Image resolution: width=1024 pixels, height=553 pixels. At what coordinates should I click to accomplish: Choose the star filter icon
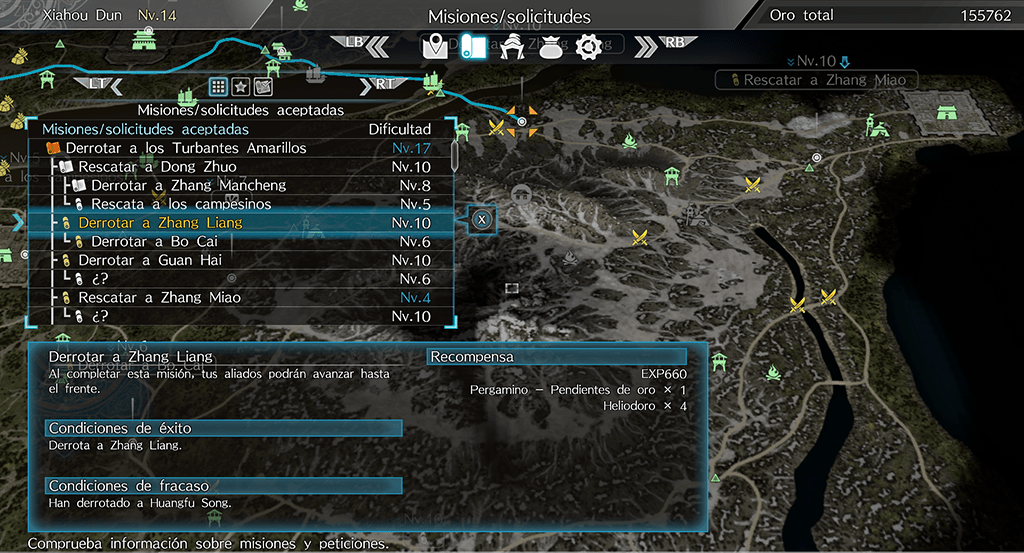pos(241,86)
